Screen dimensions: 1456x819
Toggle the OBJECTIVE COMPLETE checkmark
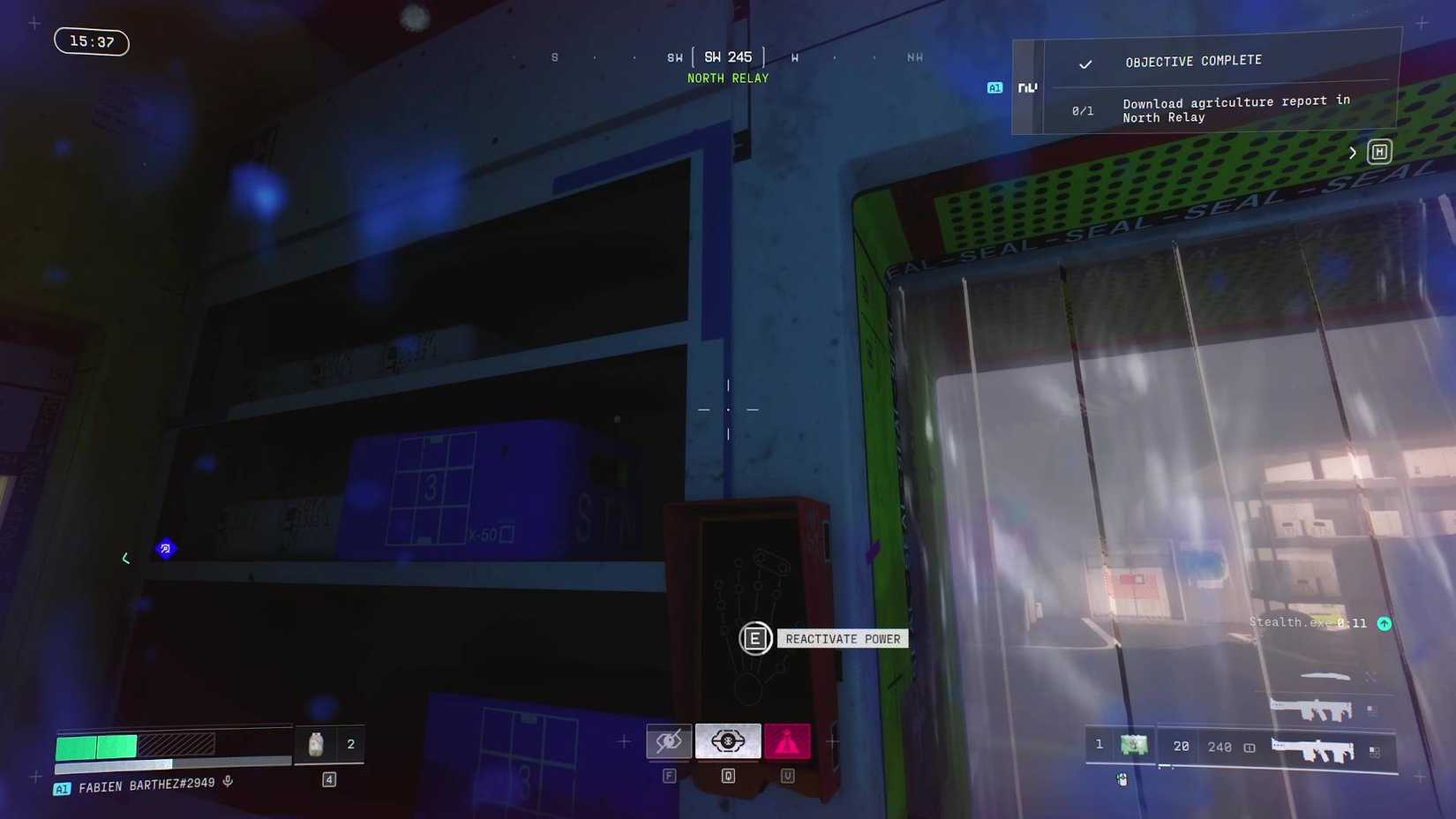pos(1085,64)
